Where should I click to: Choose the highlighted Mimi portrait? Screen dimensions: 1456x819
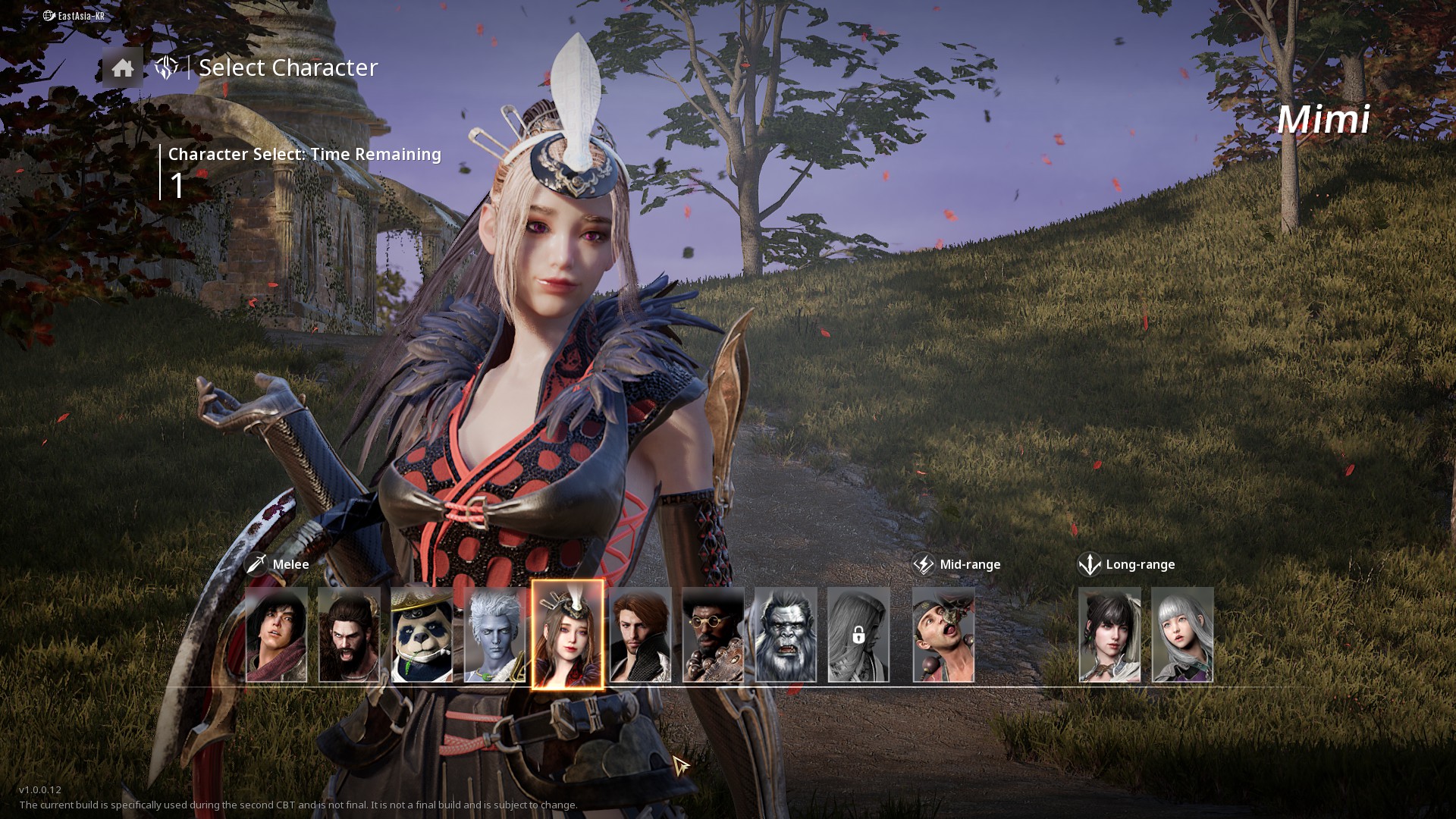tap(567, 635)
